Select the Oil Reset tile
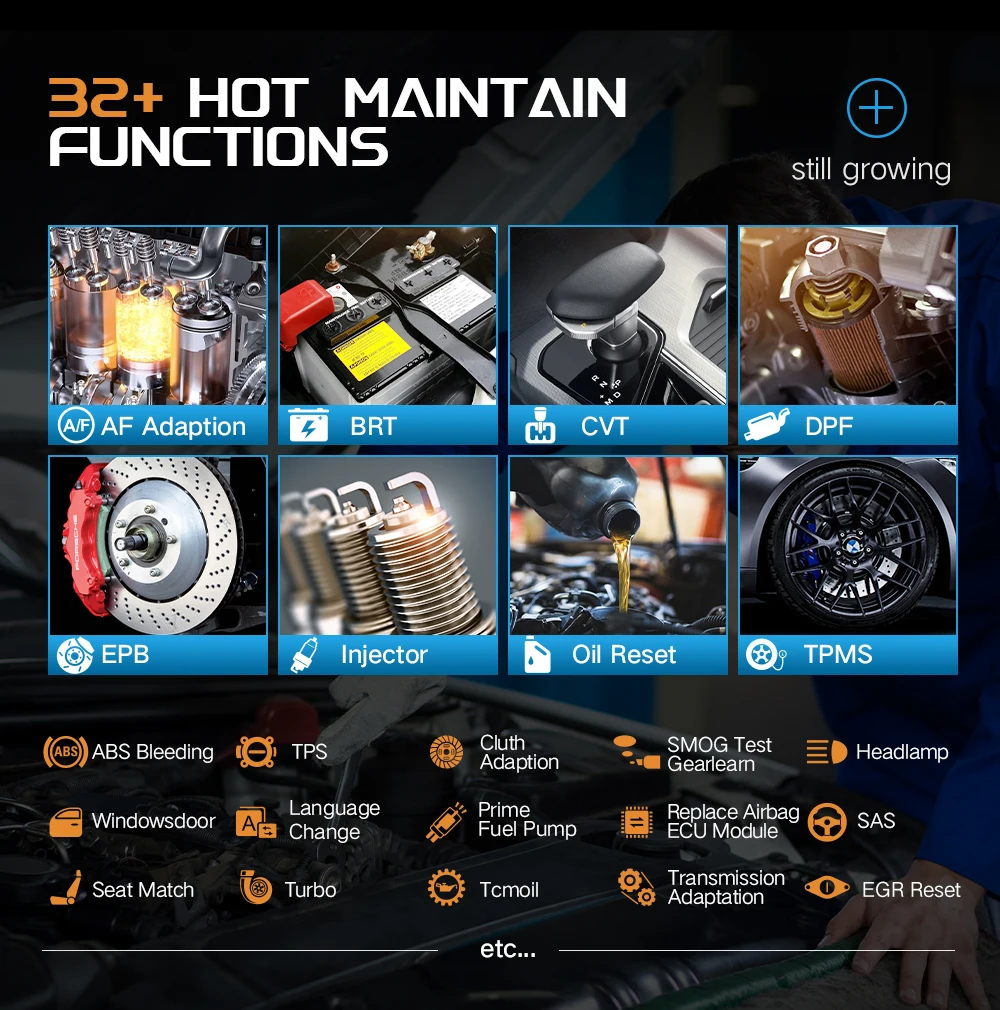This screenshot has height=1010, width=1000. pyautogui.click(x=618, y=565)
